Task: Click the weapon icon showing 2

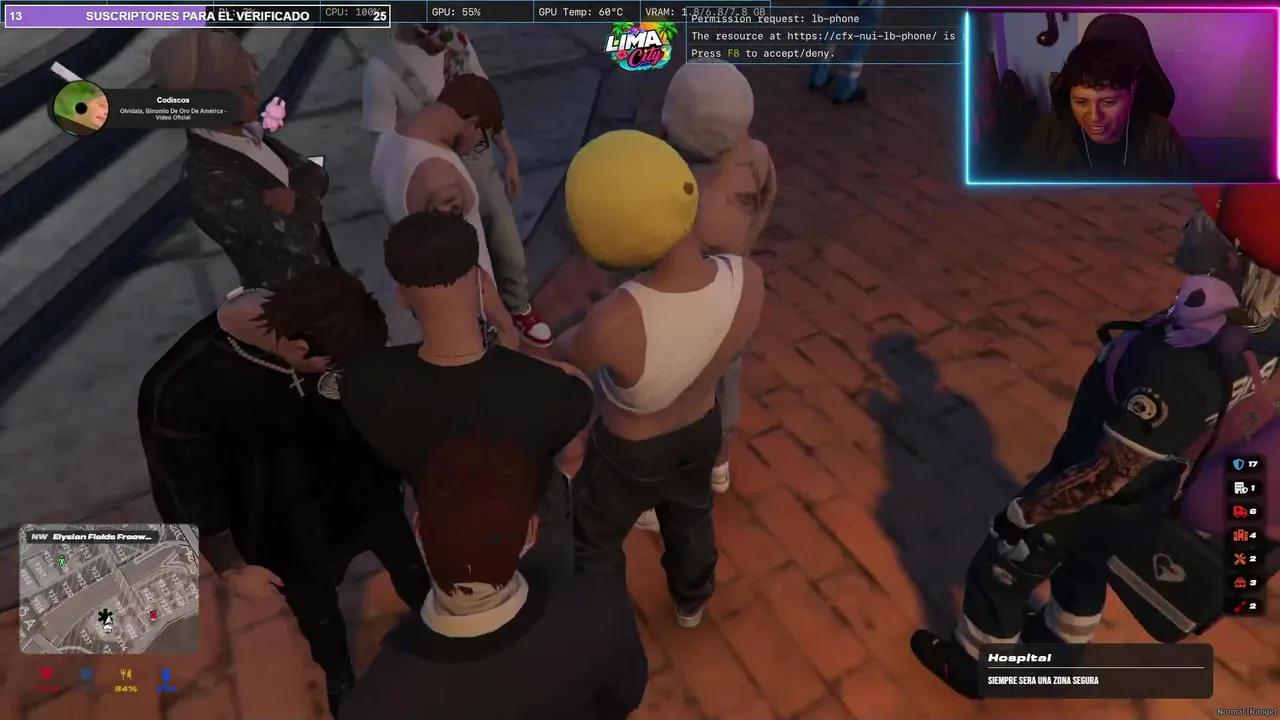Action: click(1238, 605)
